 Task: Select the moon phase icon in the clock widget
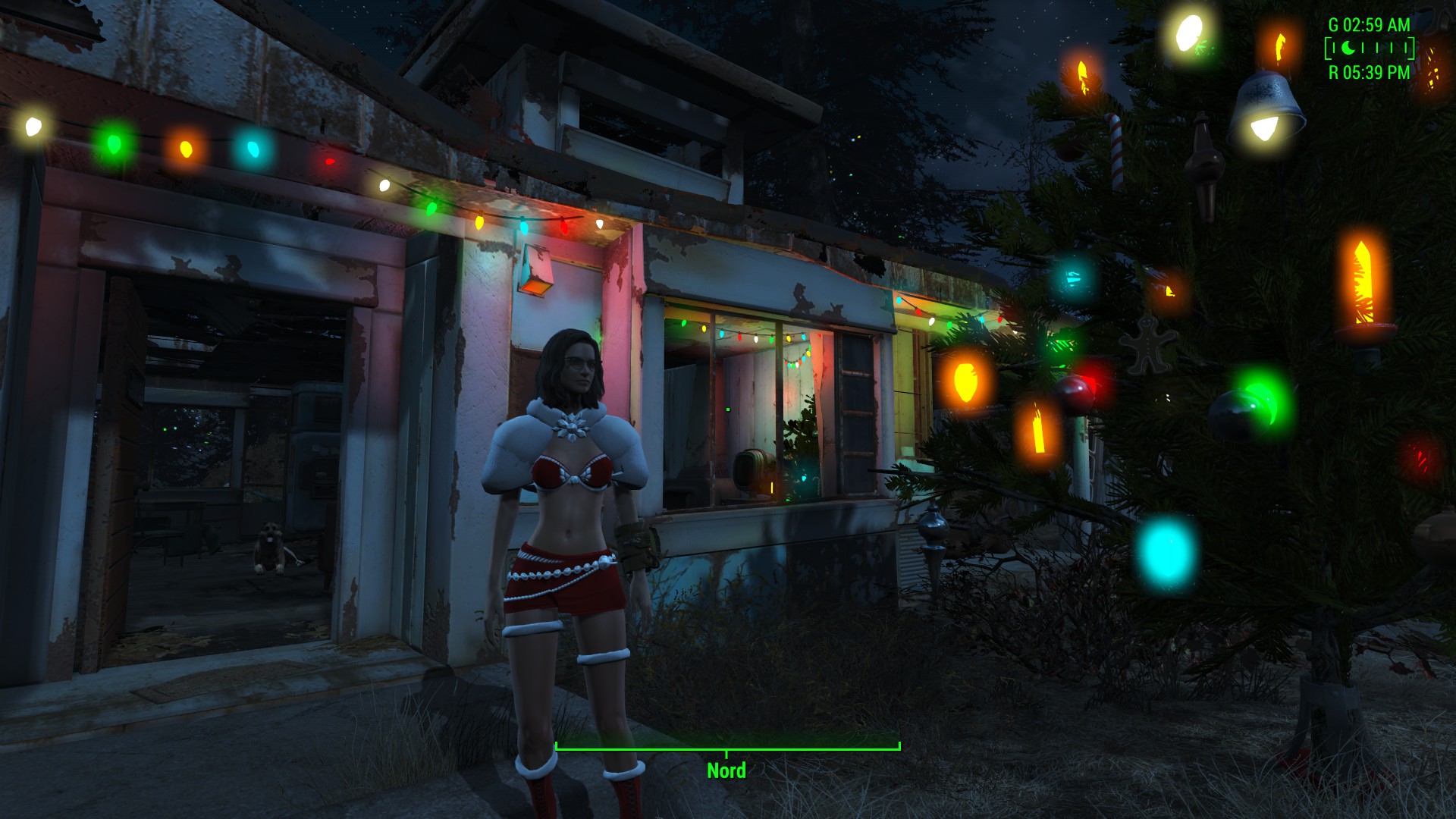(x=1348, y=49)
